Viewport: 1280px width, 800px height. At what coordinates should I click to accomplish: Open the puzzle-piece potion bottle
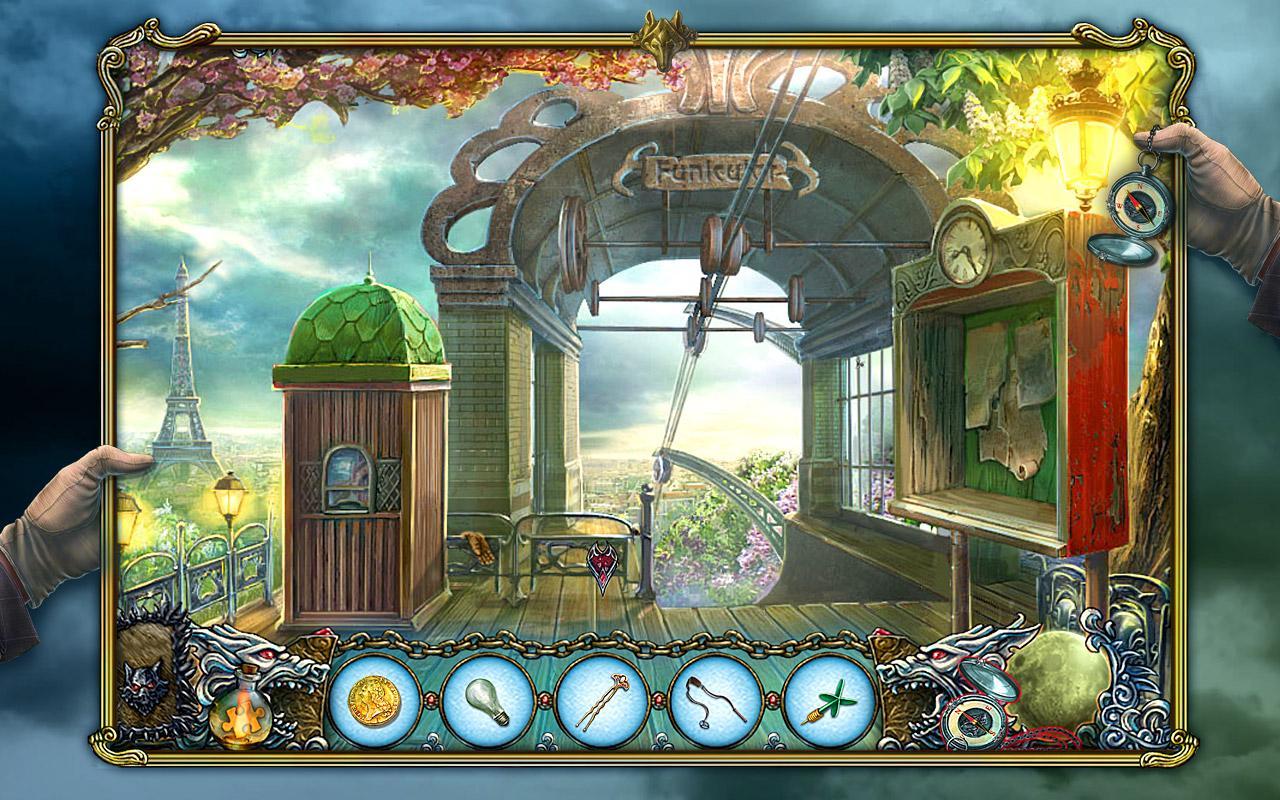pos(243,718)
